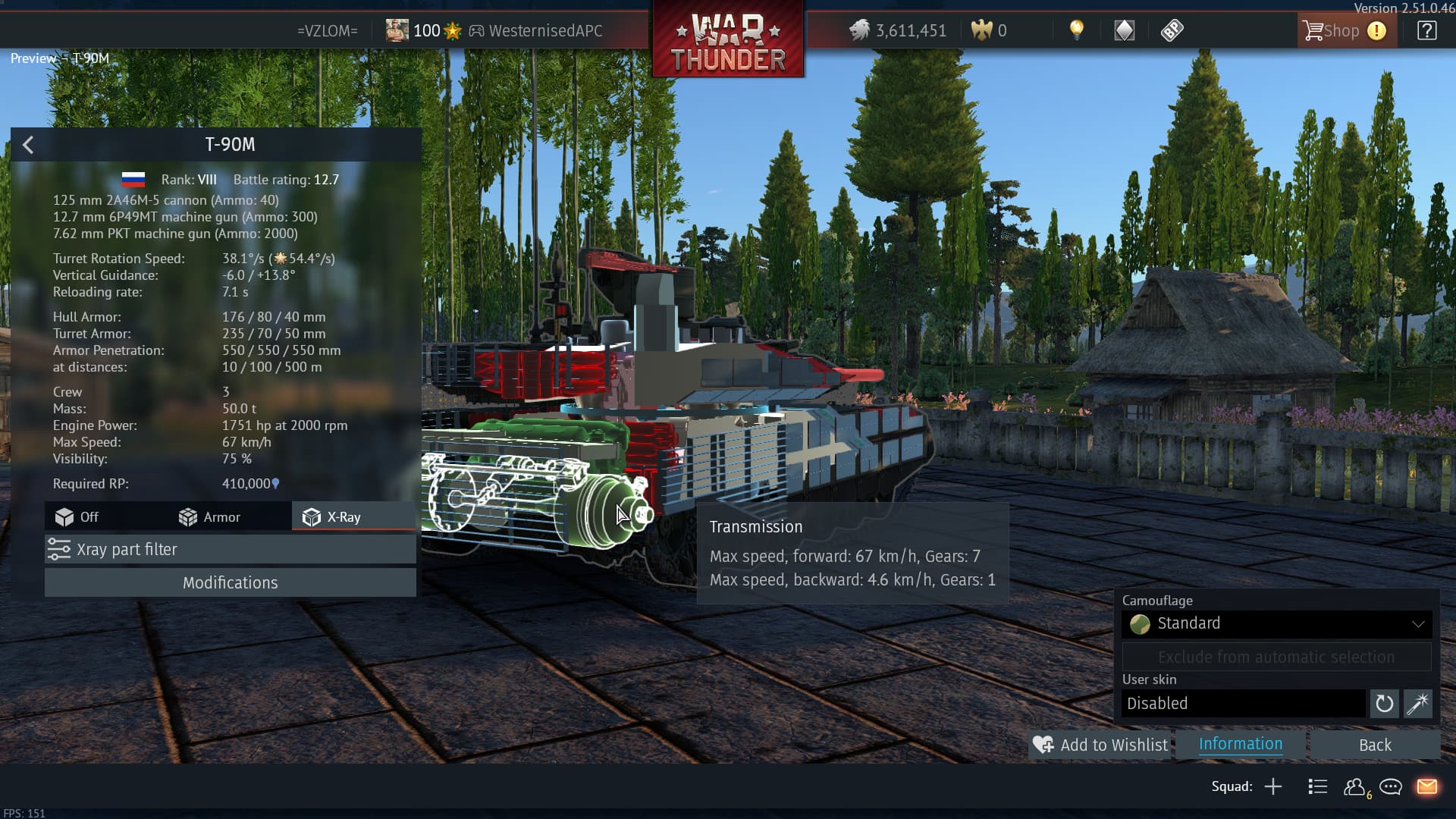Select the X-Ray view mode

click(x=332, y=517)
